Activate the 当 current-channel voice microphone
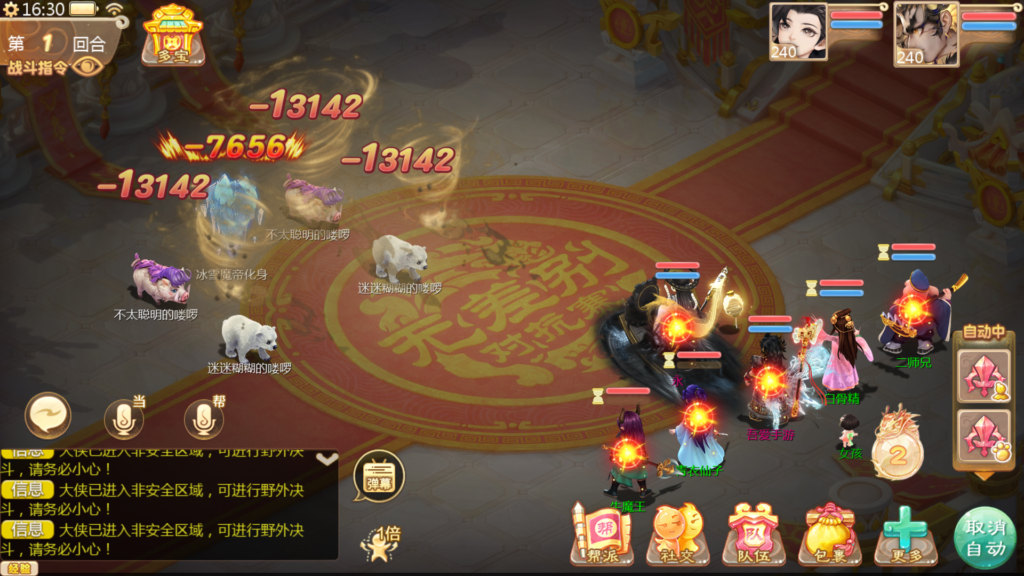Screen dimensions: 1024x576 (x=124, y=418)
